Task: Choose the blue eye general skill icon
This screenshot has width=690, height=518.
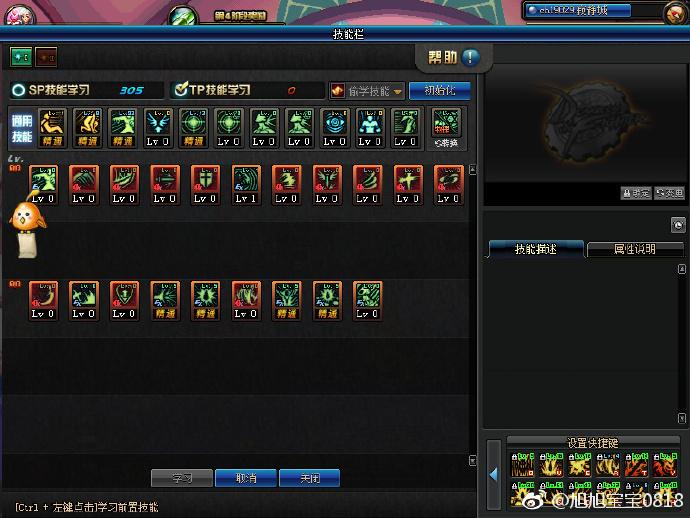Action: (334, 124)
